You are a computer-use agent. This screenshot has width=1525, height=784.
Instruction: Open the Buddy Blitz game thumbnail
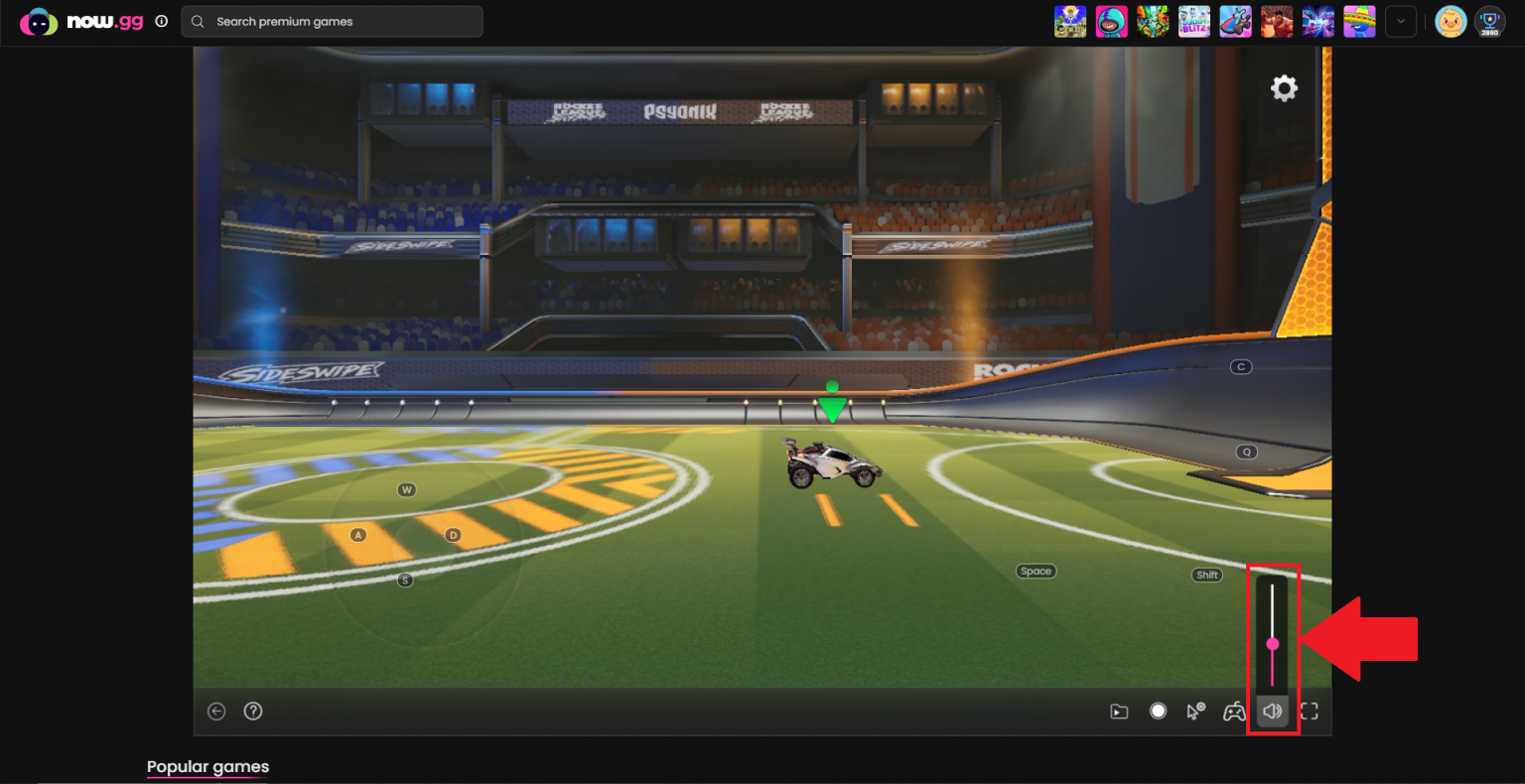point(1194,21)
